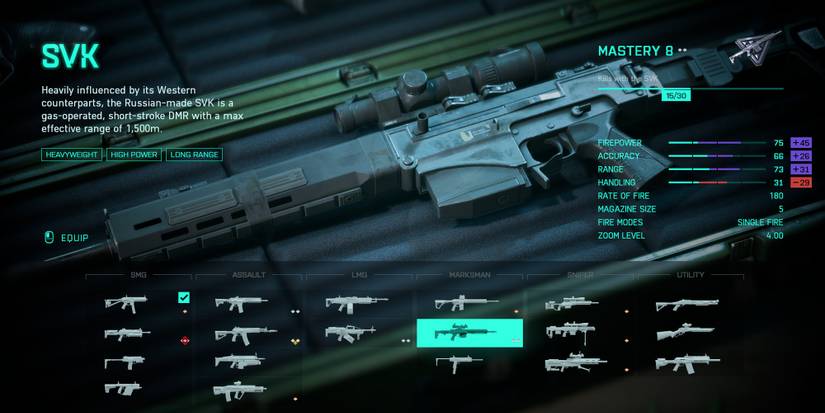
Task: Equip the SVK rifle
Action: point(68,238)
